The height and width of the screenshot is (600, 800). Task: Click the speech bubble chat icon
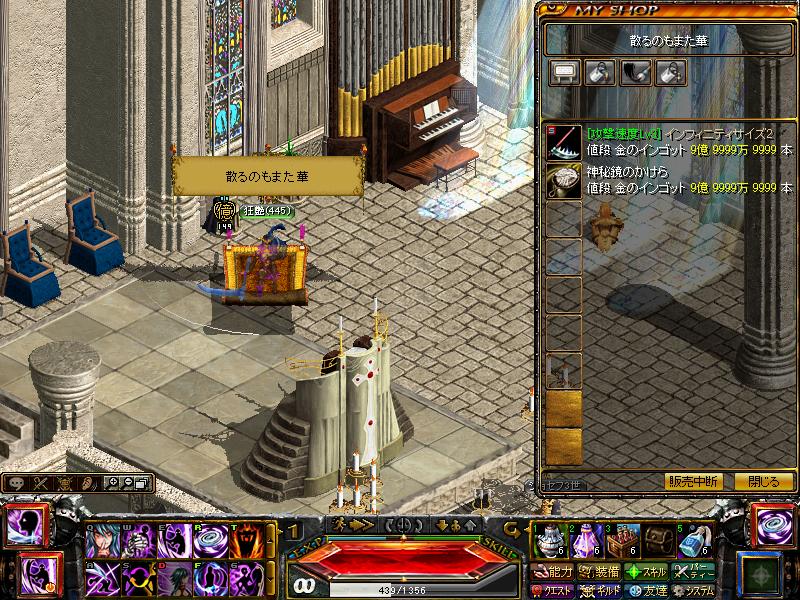click(x=18, y=483)
